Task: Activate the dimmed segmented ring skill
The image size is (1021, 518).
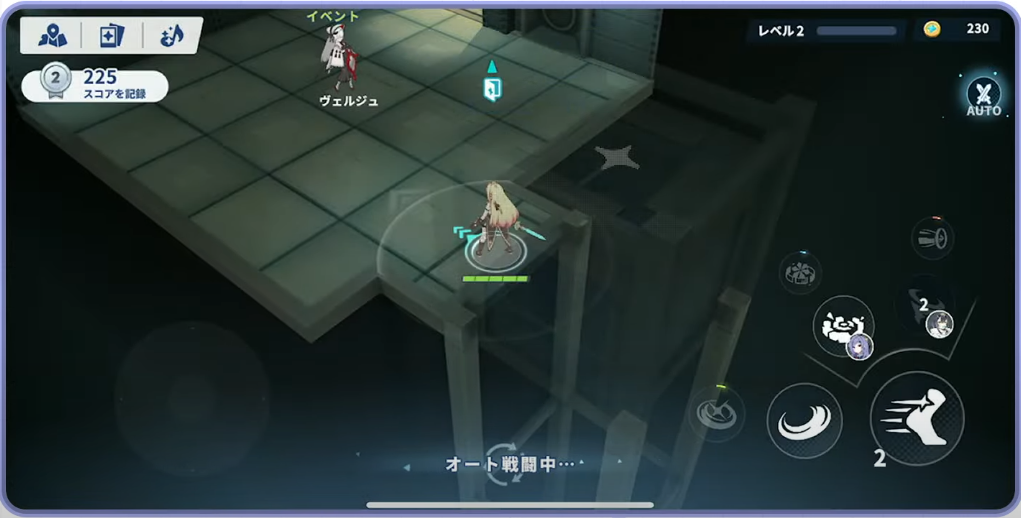Action: 800,272
